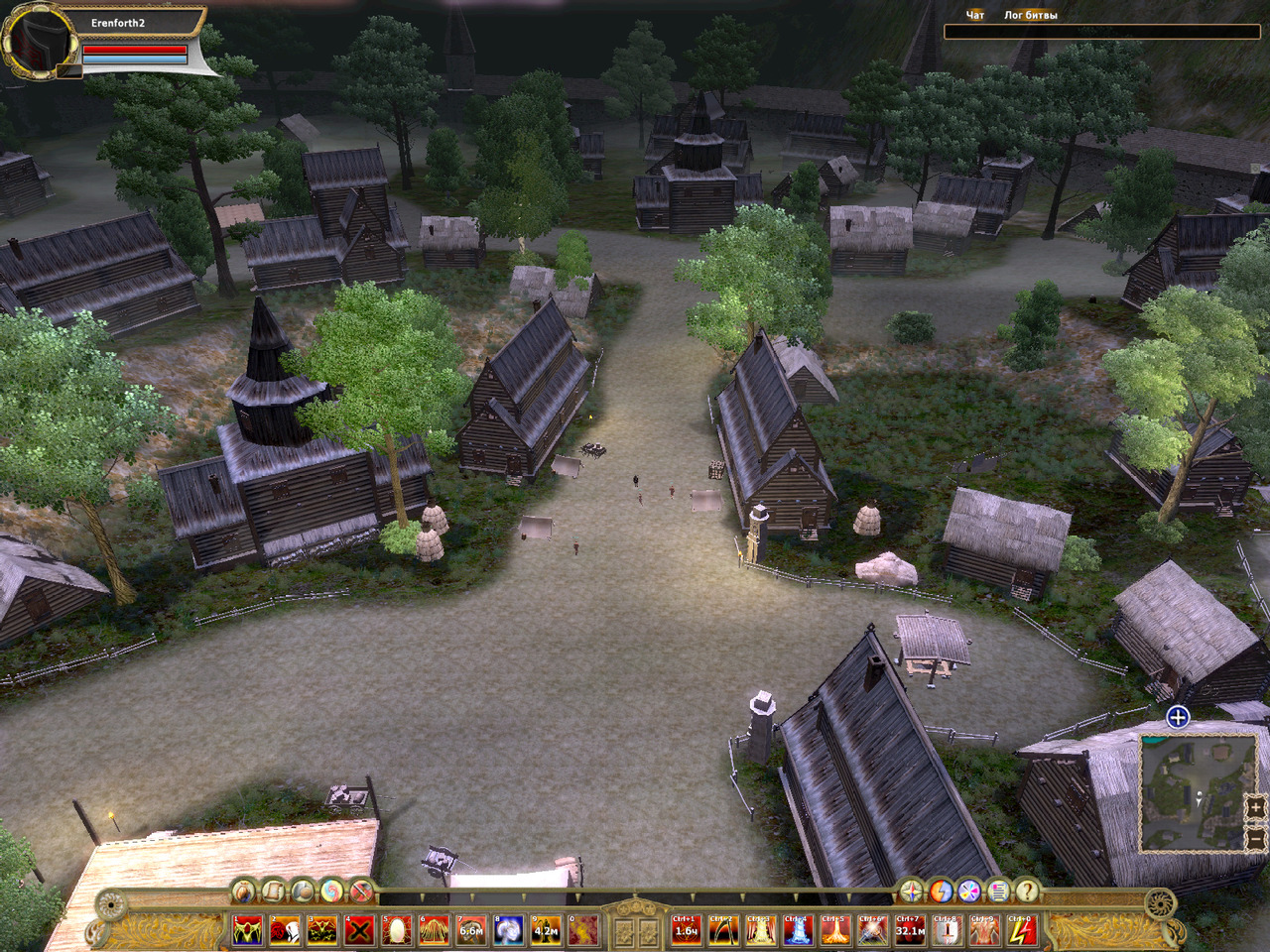Trigger the yellow lightning ability on Ctrl+0

pos(1021,930)
